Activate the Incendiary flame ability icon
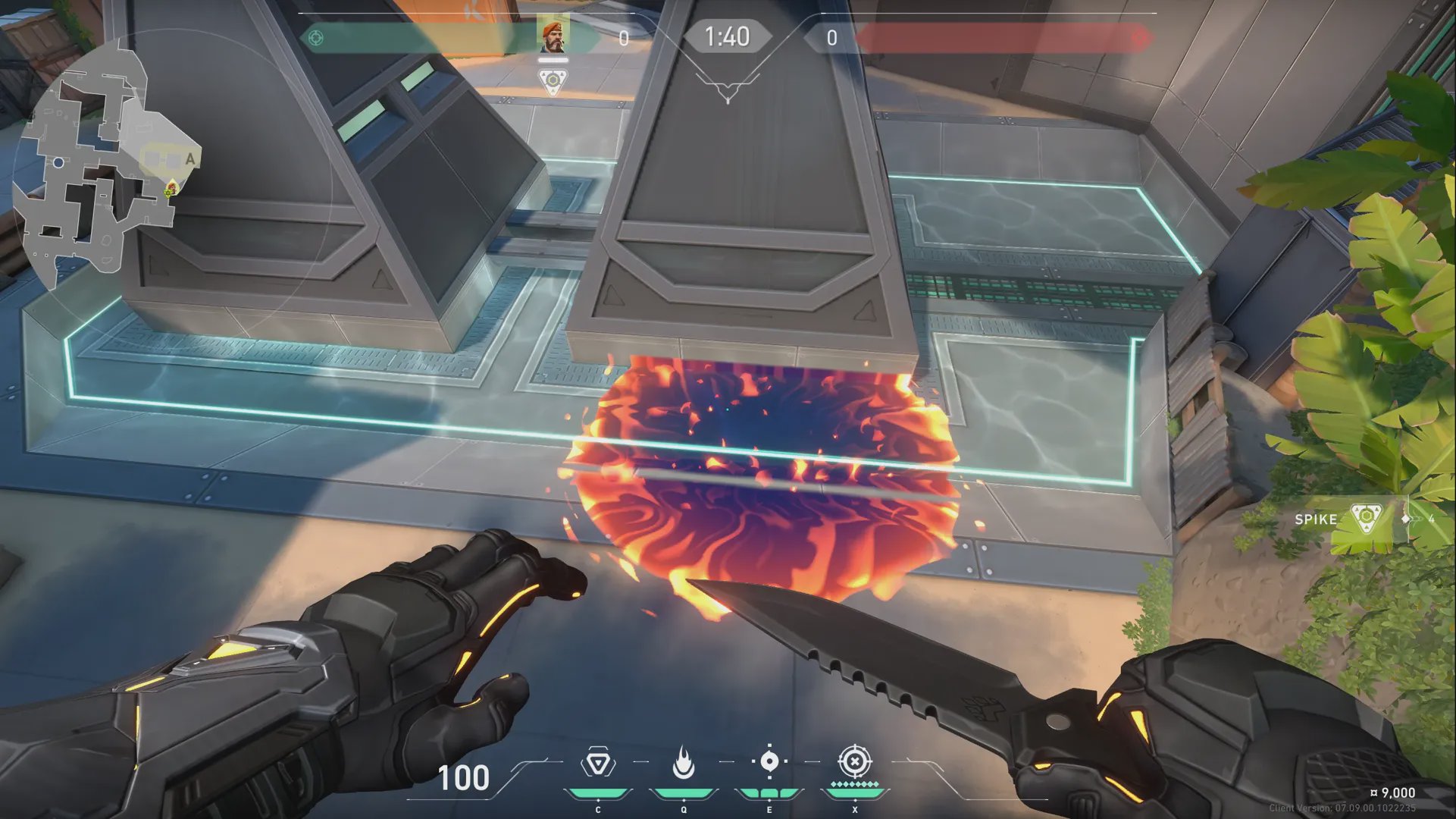Image resolution: width=1456 pixels, height=819 pixels. tap(684, 763)
